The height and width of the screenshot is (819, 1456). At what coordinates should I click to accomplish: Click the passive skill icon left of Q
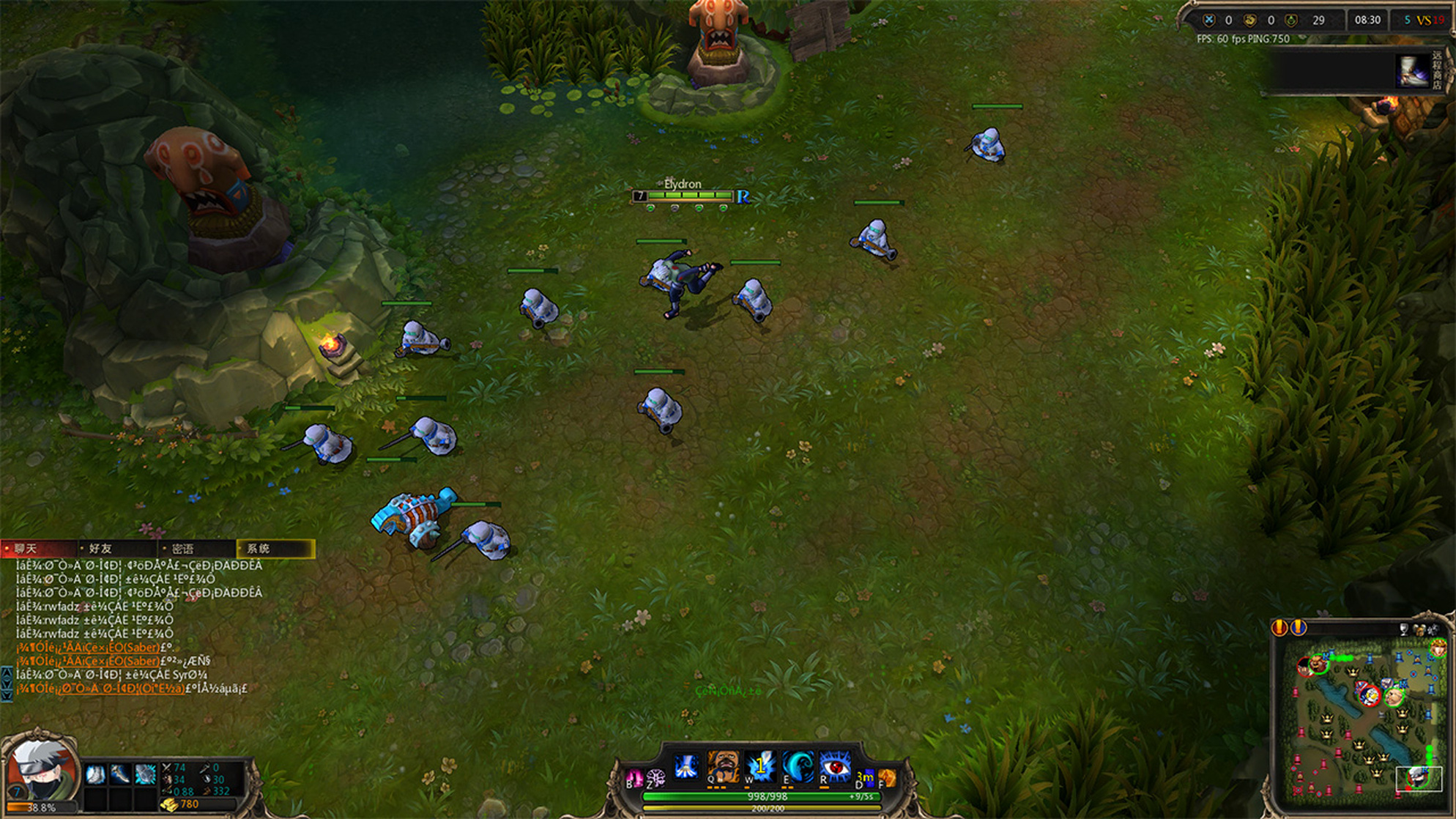coord(686,767)
